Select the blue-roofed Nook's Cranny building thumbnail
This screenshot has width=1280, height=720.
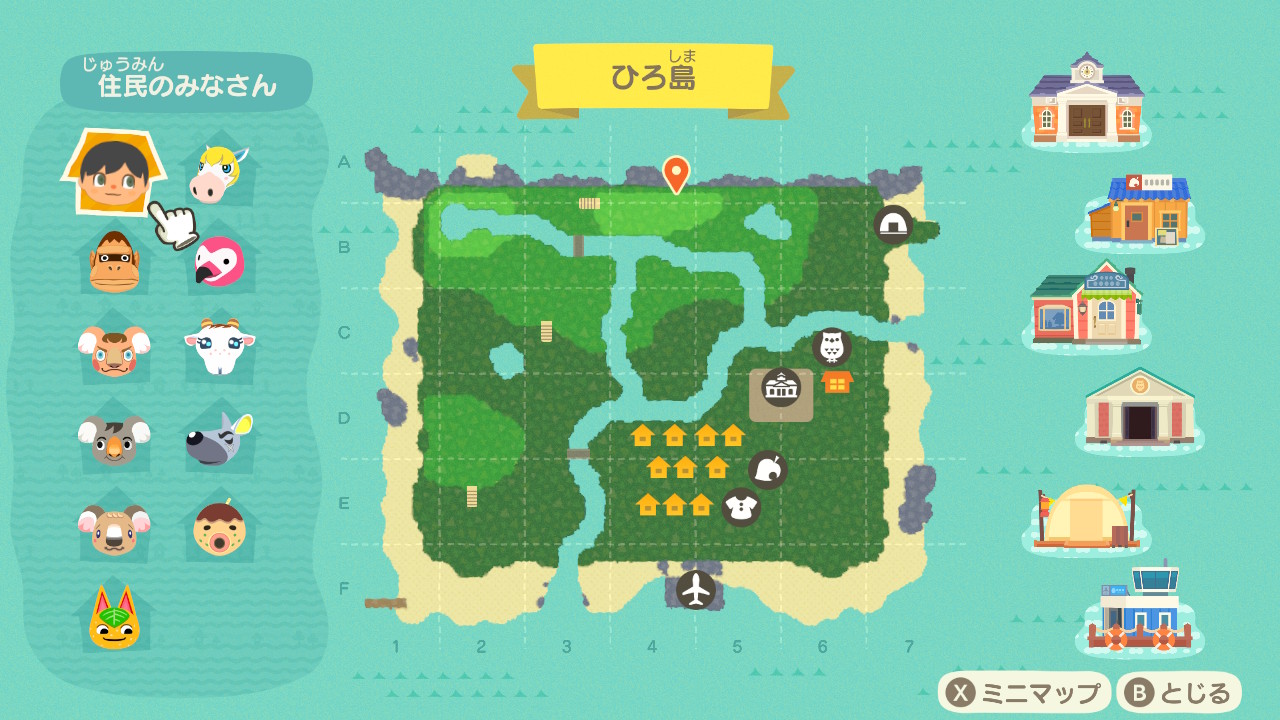pos(1140,211)
